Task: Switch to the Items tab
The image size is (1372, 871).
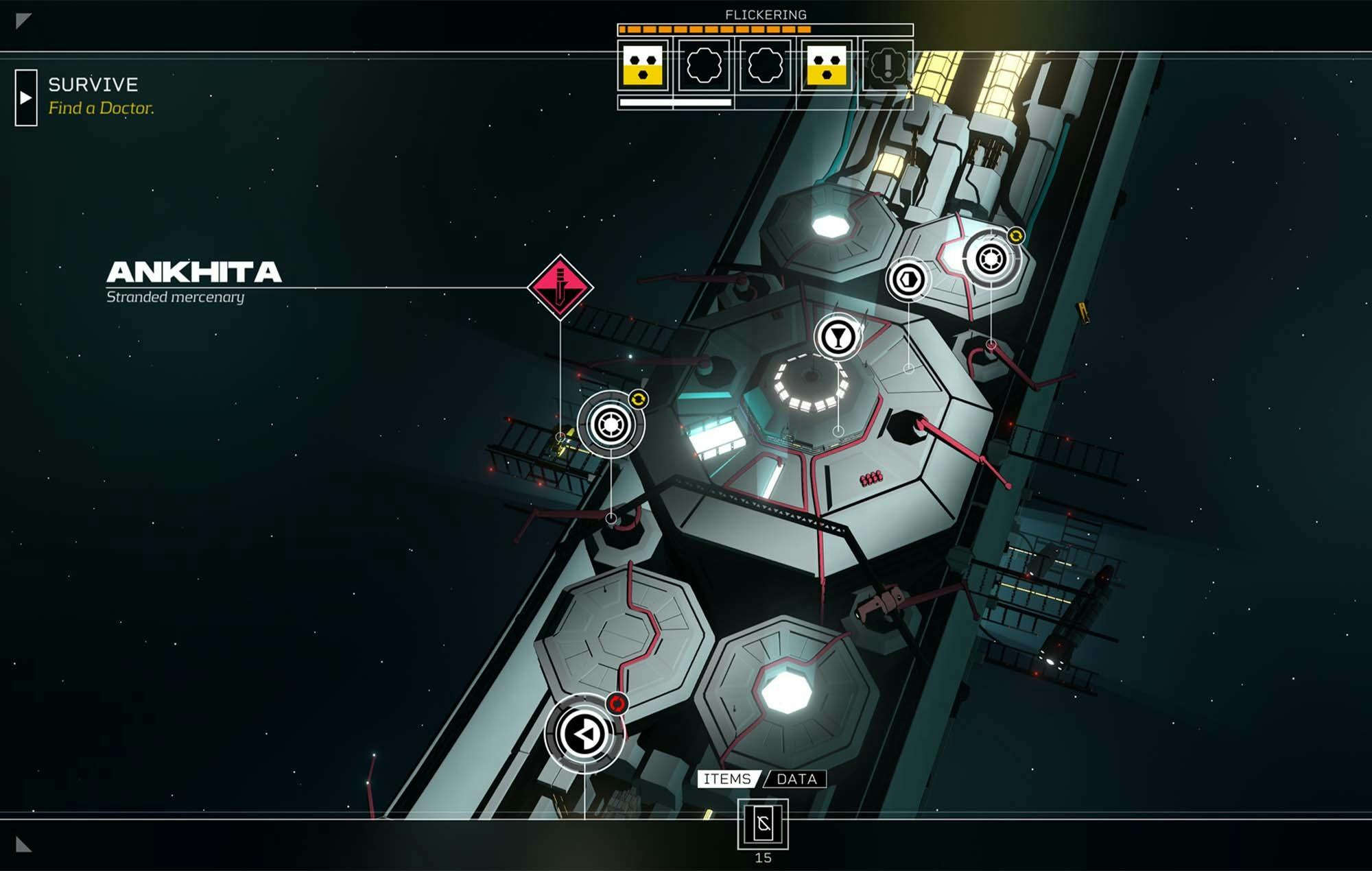Action: pos(727,779)
